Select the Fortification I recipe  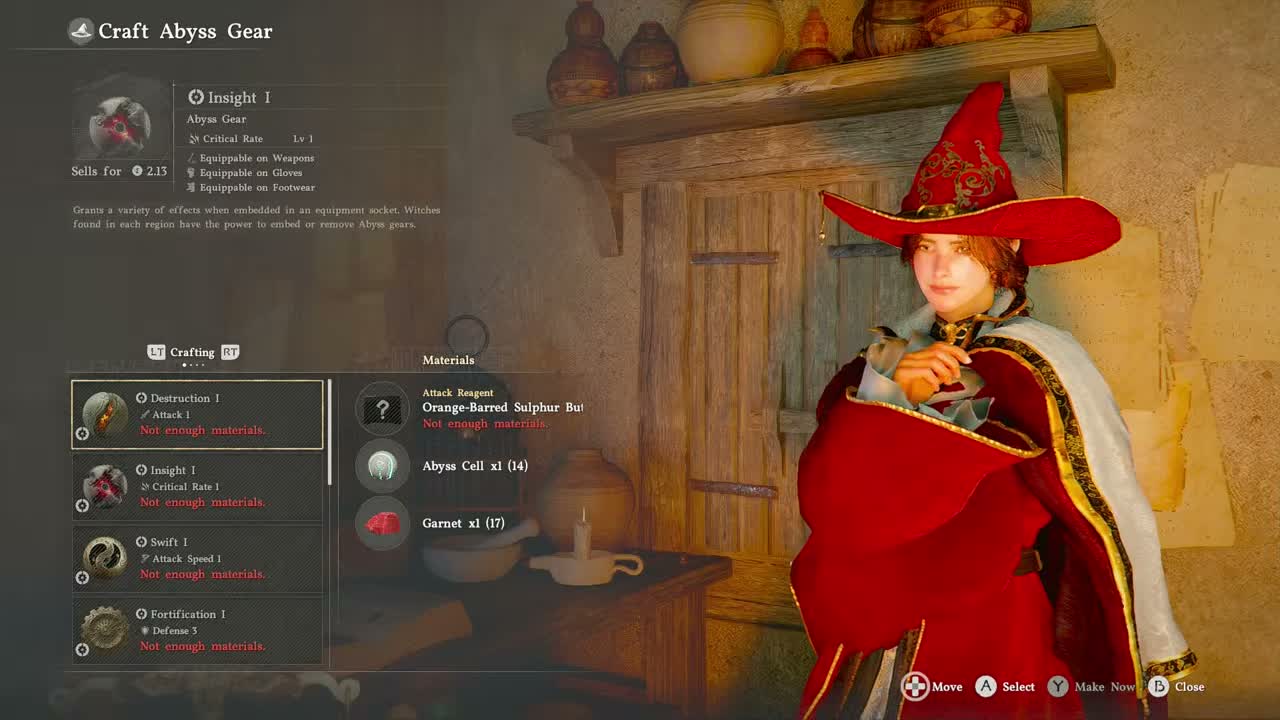coord(197,630)
